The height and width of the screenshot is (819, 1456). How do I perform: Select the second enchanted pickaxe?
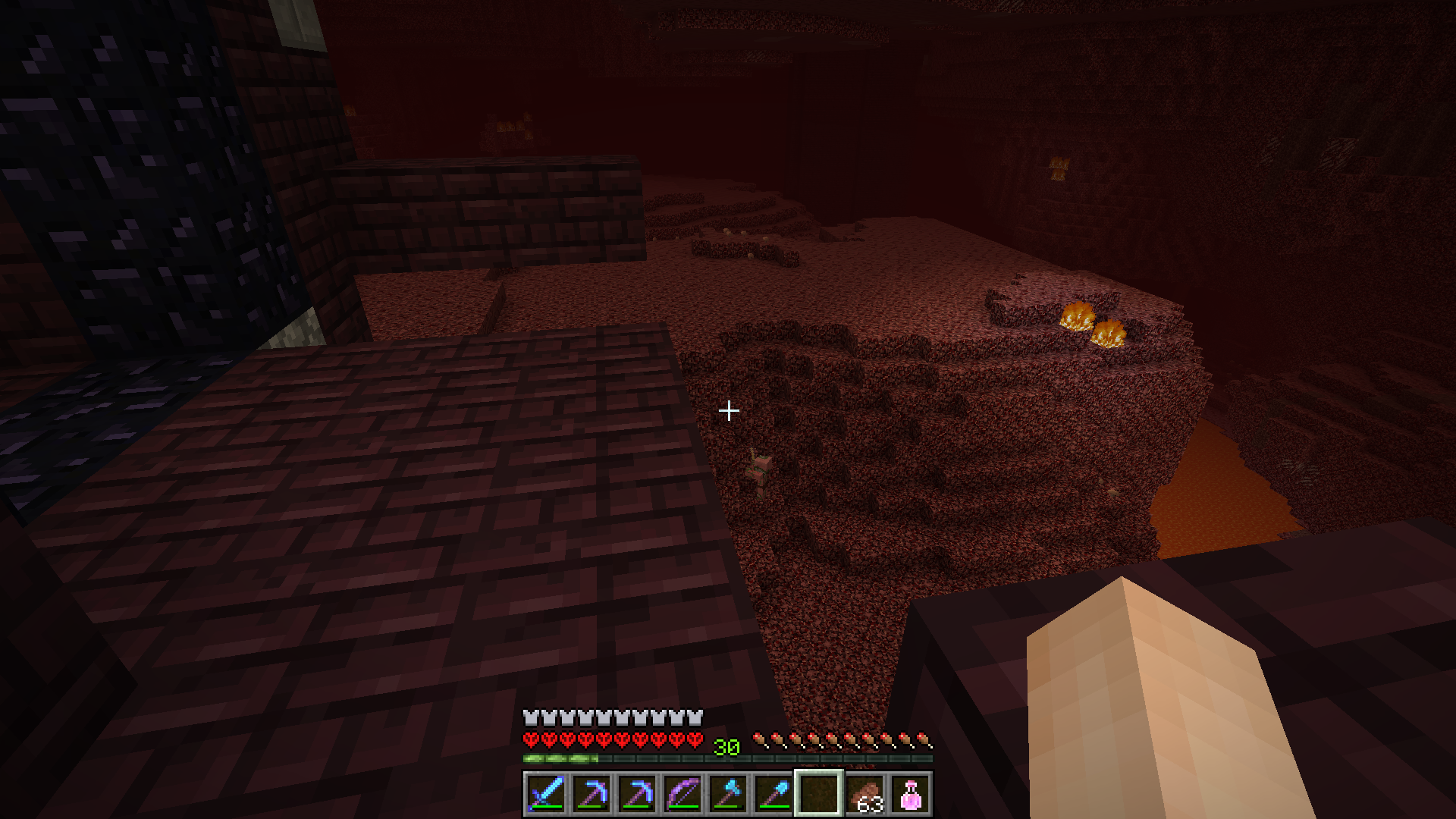[x=637, y=795]
